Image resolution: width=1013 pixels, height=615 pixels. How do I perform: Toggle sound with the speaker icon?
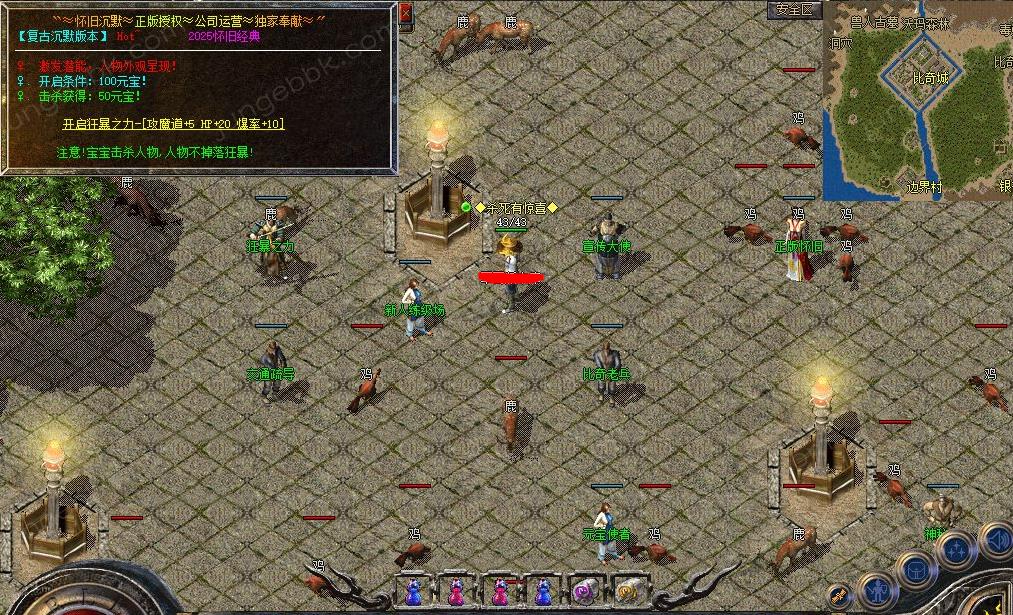997,541
